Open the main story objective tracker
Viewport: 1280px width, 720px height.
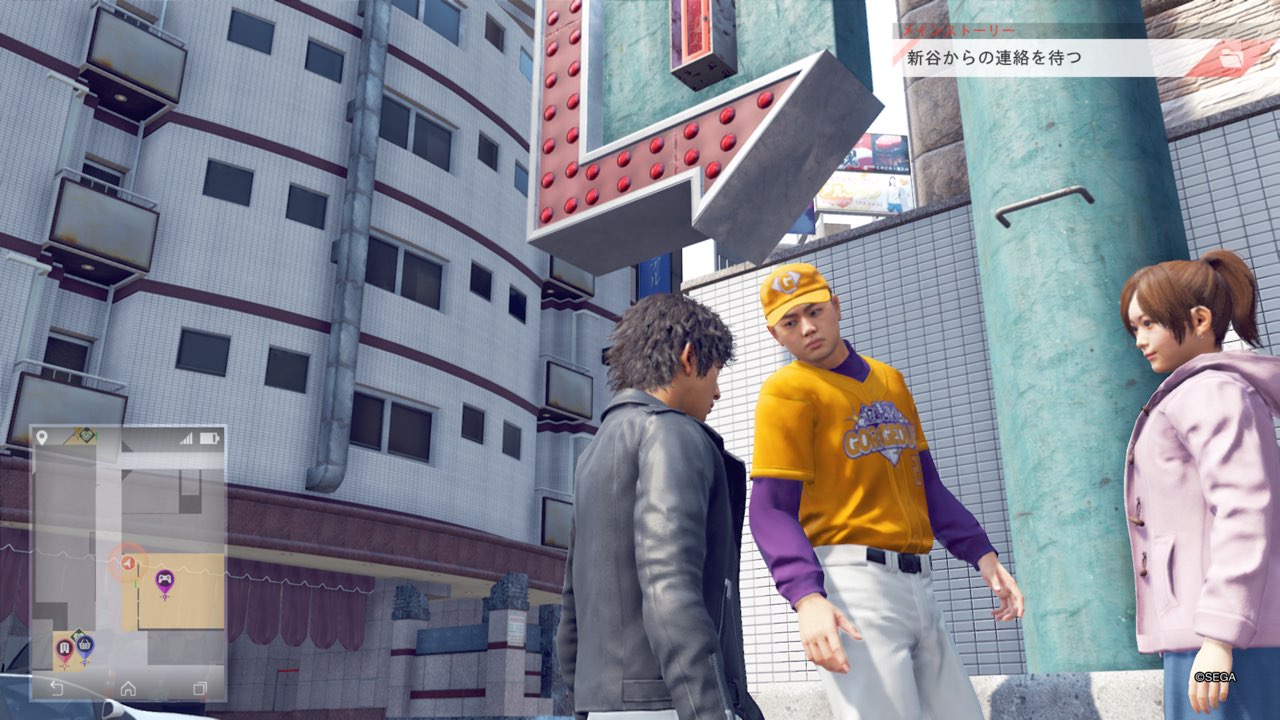pos(1020,57)
